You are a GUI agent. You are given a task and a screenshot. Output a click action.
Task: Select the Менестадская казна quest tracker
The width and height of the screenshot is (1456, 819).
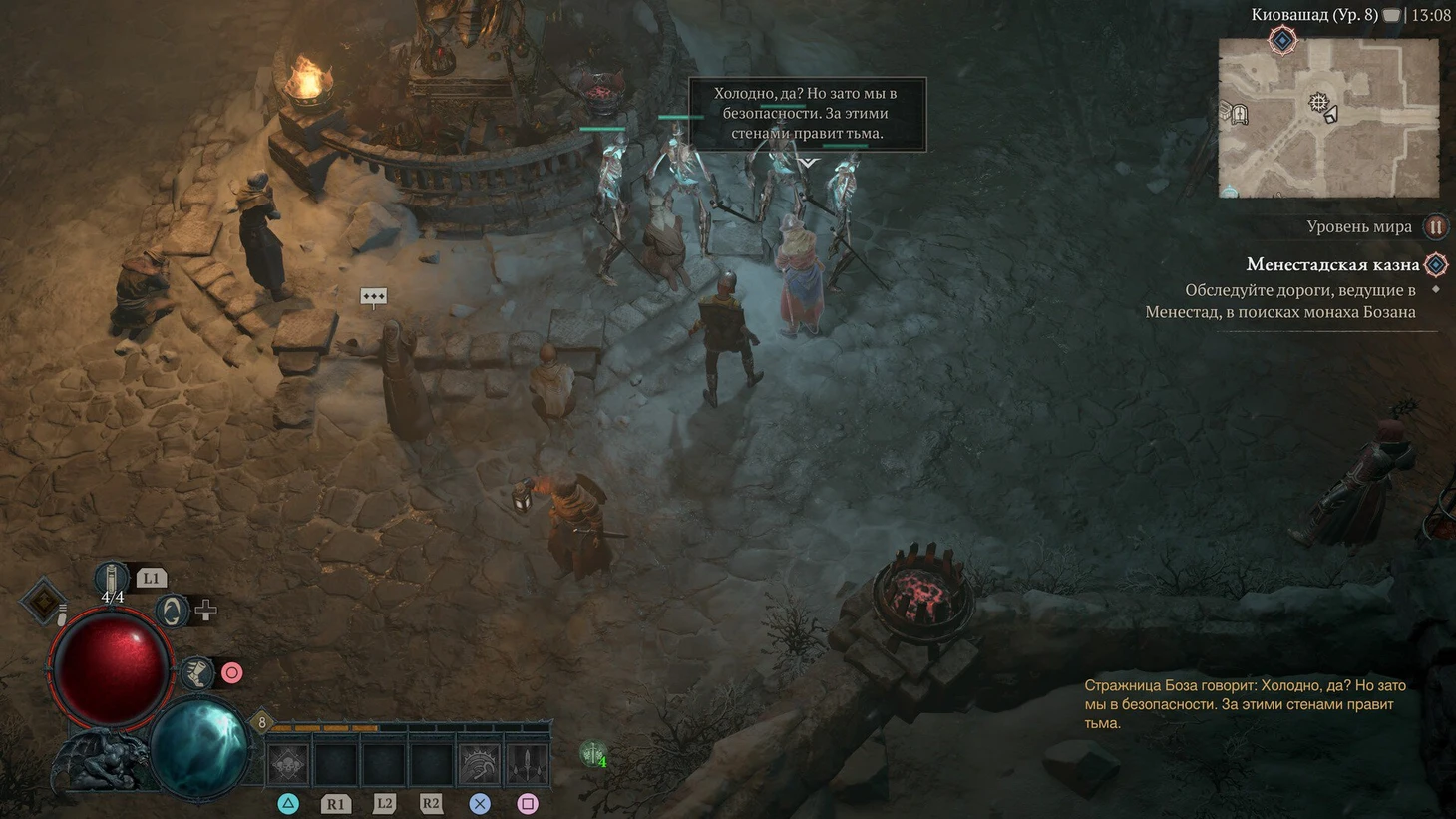point(1332,265)
